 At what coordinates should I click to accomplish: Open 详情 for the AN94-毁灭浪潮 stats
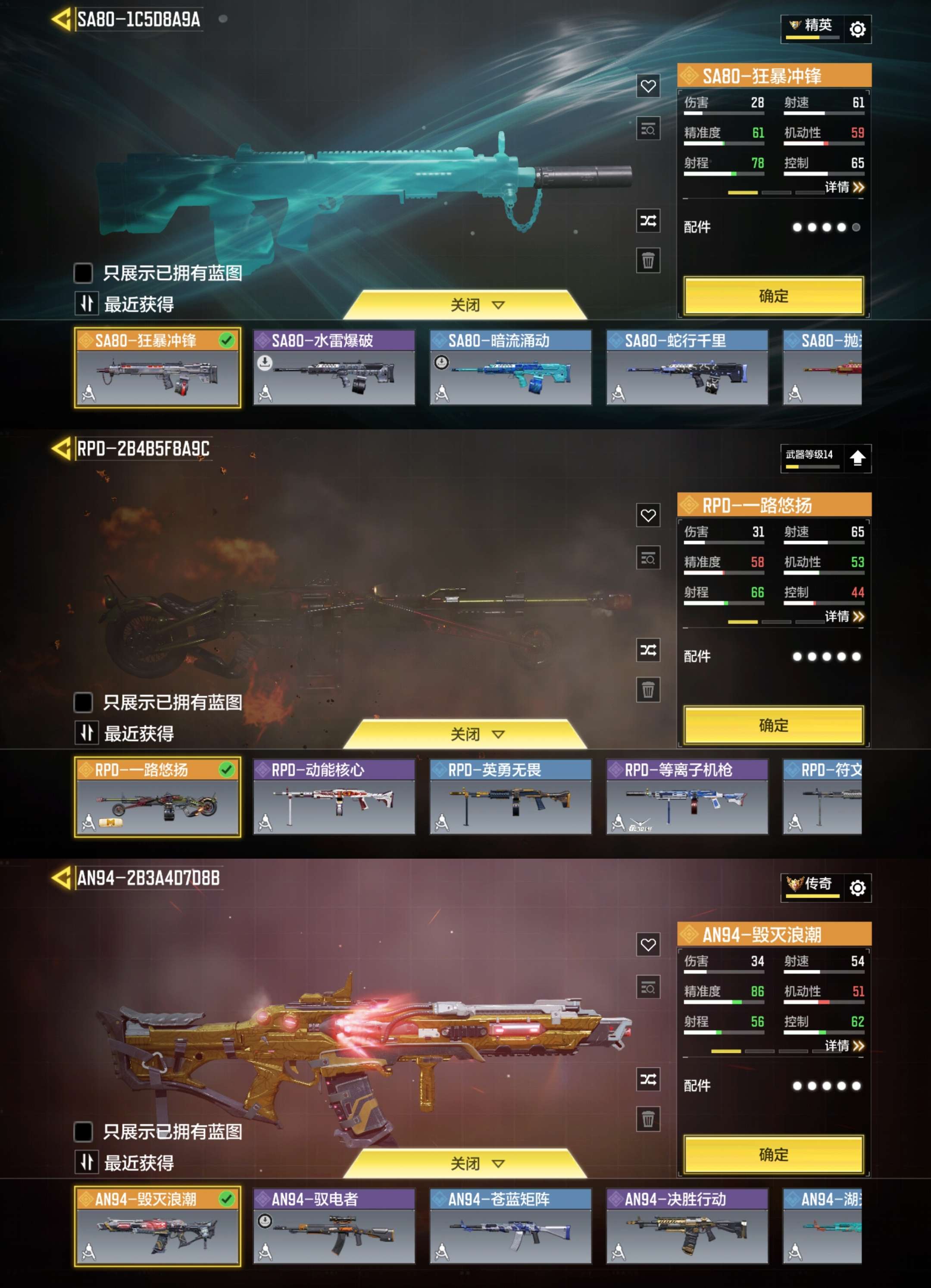844,1045
